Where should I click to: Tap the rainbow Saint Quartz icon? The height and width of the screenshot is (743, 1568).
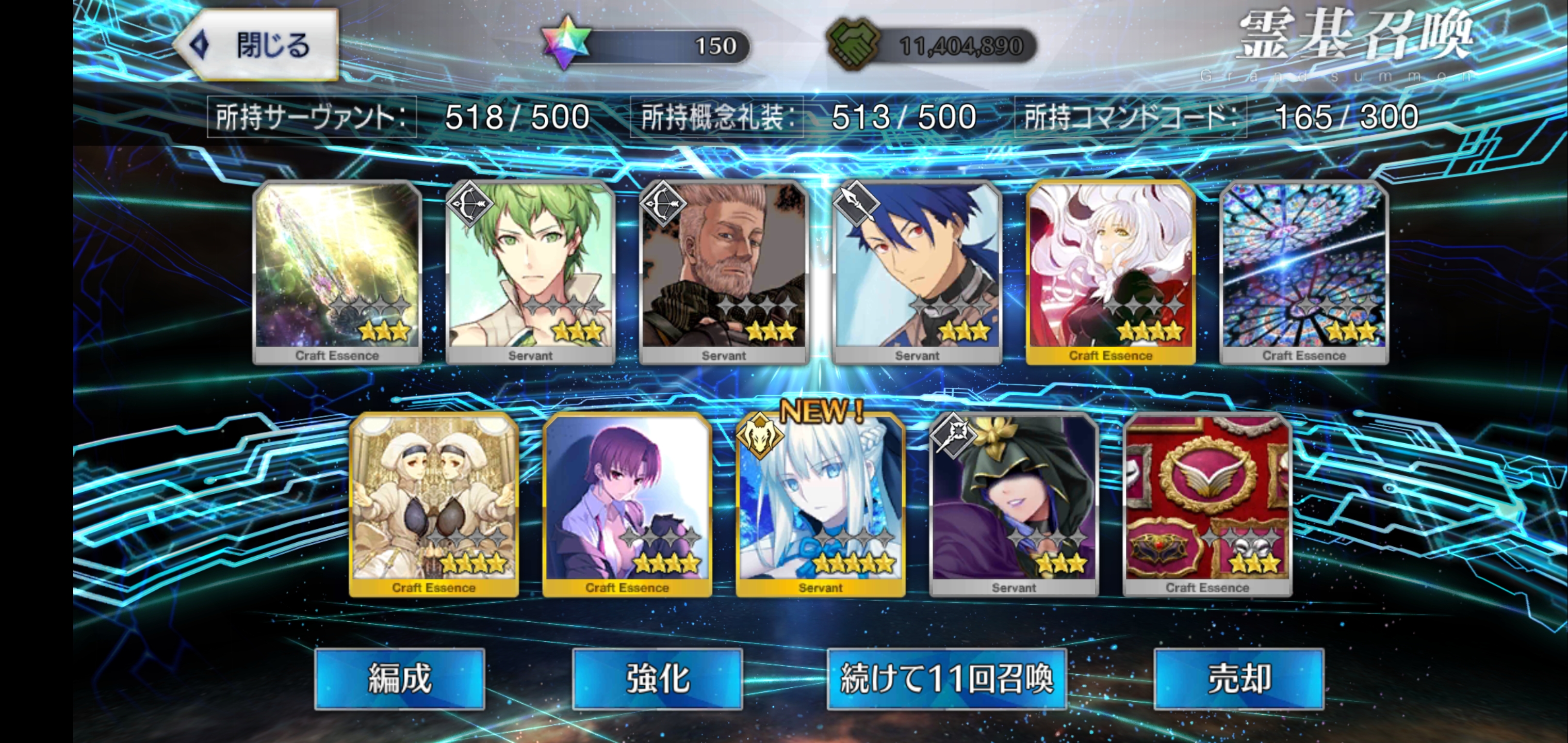[x=565, y=43]
